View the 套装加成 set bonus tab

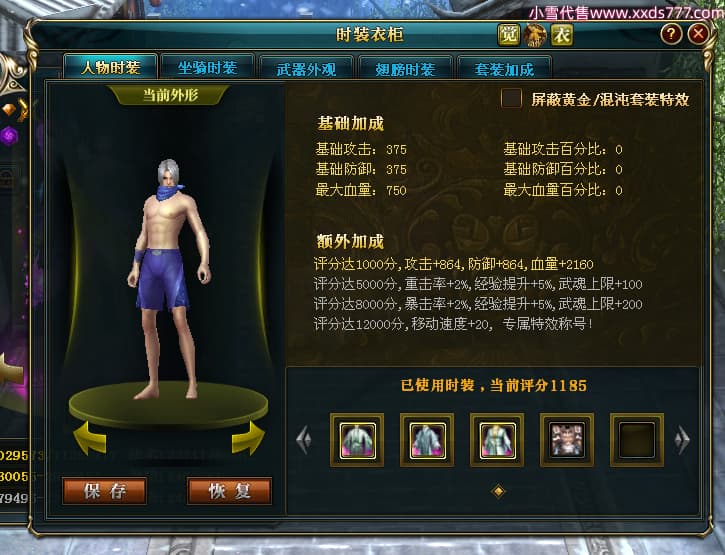[x=505, y=69]
